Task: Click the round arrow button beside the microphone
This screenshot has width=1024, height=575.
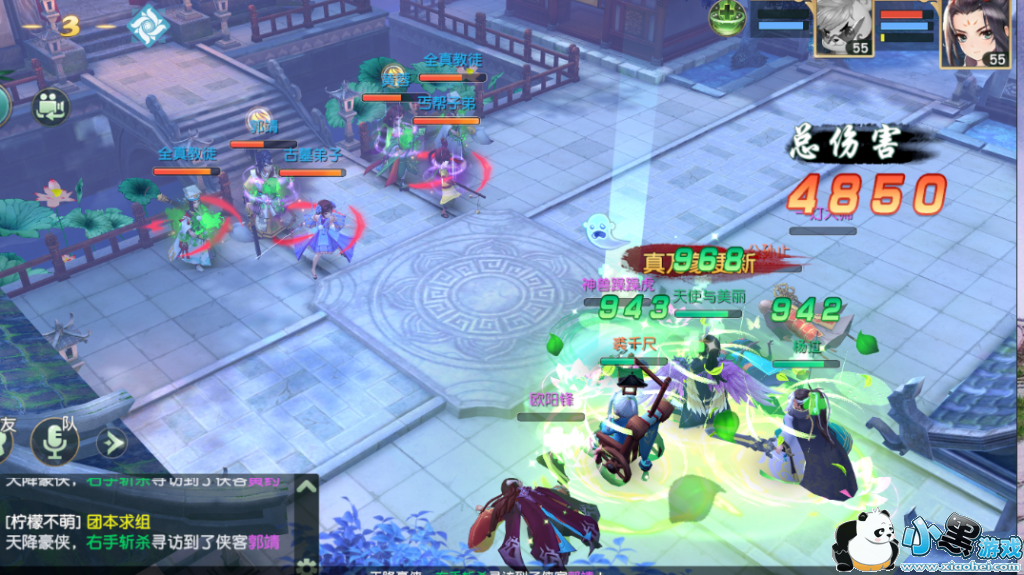Action: coord(111,441)
